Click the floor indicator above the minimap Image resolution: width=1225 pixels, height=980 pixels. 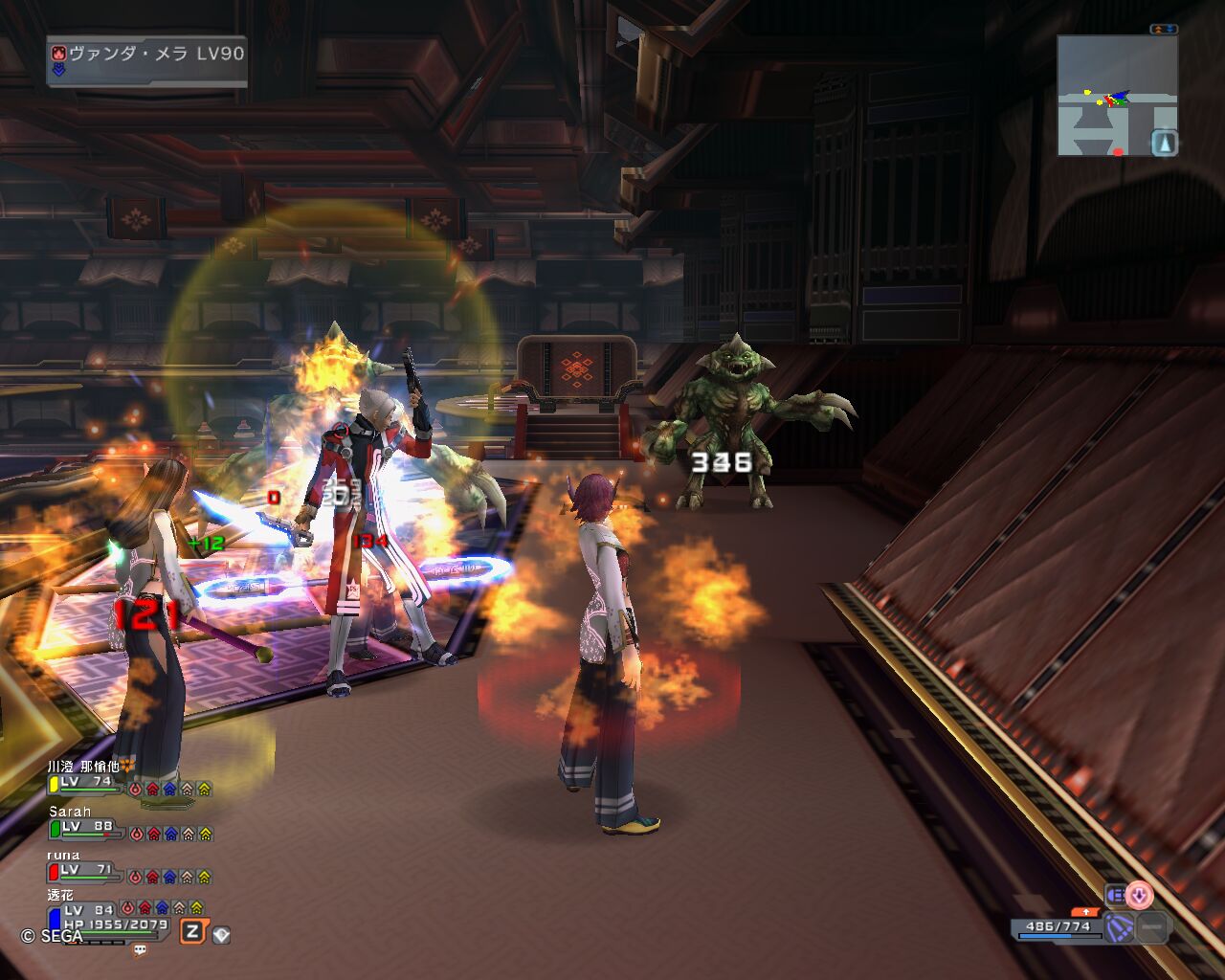point(1163,30)
